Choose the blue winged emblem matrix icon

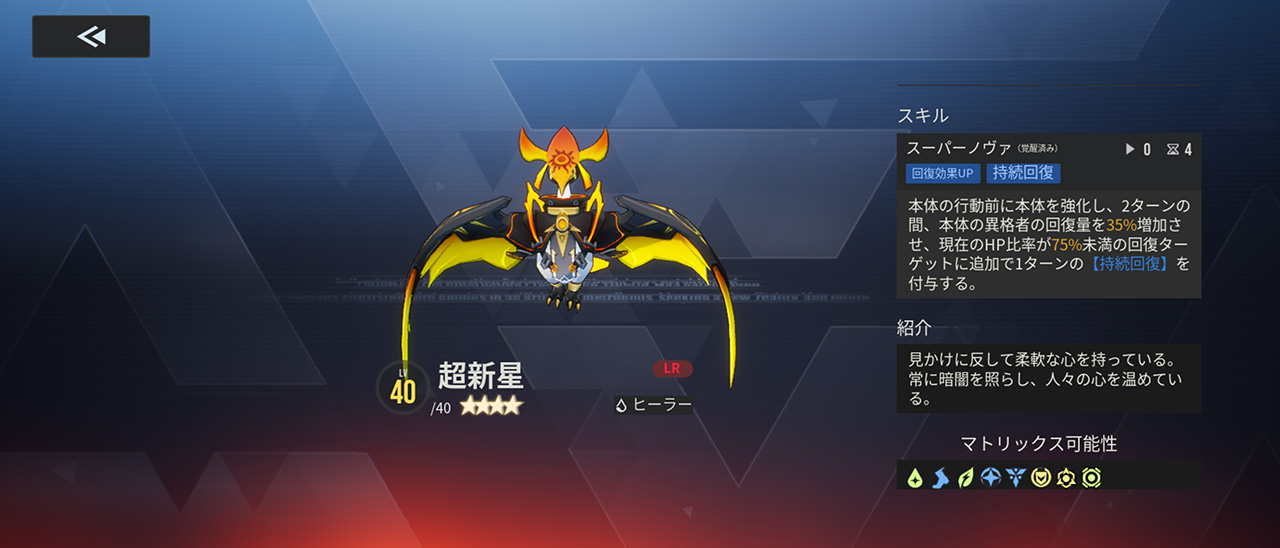pyautogui.click(x=1015, y=478)
